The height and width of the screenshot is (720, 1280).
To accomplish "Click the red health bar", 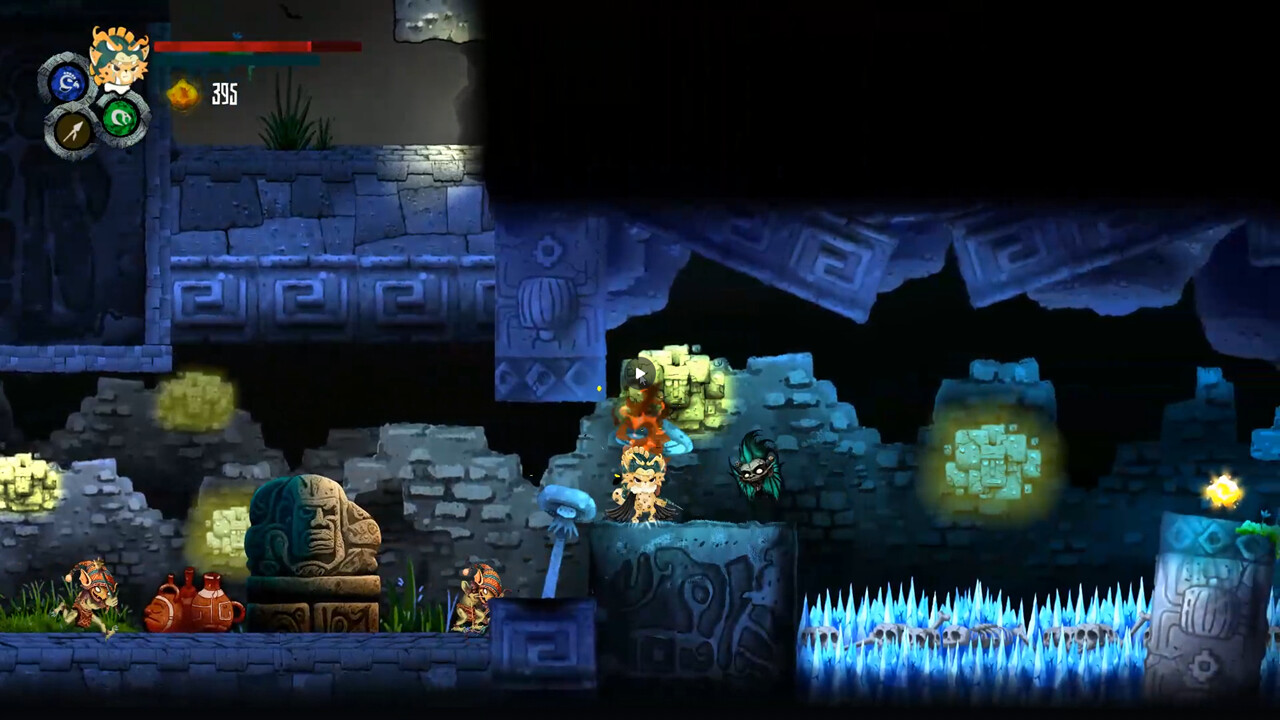I will 250,47.
